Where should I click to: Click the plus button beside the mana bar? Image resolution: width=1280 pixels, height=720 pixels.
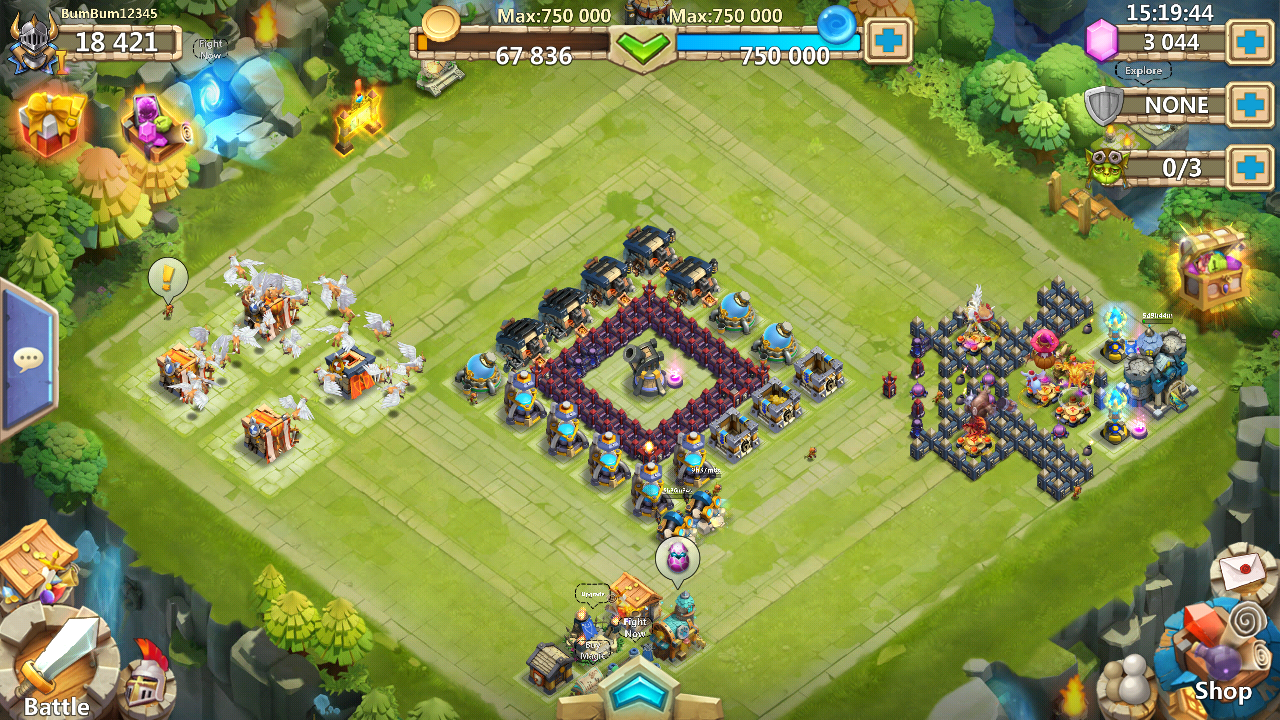tap(888, 41)
